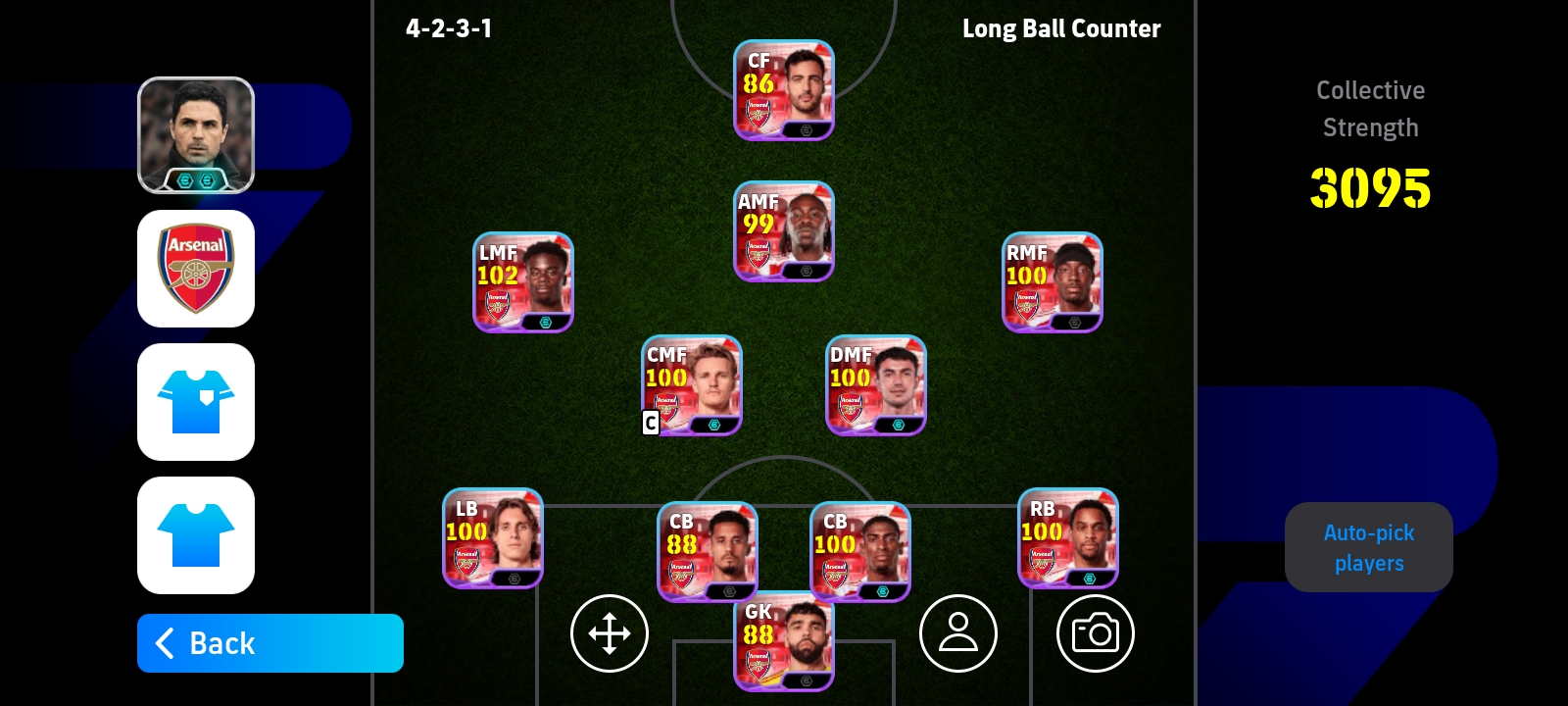
Task: Select the LMF rated 102 player card
Action: (x=522, y=282)
